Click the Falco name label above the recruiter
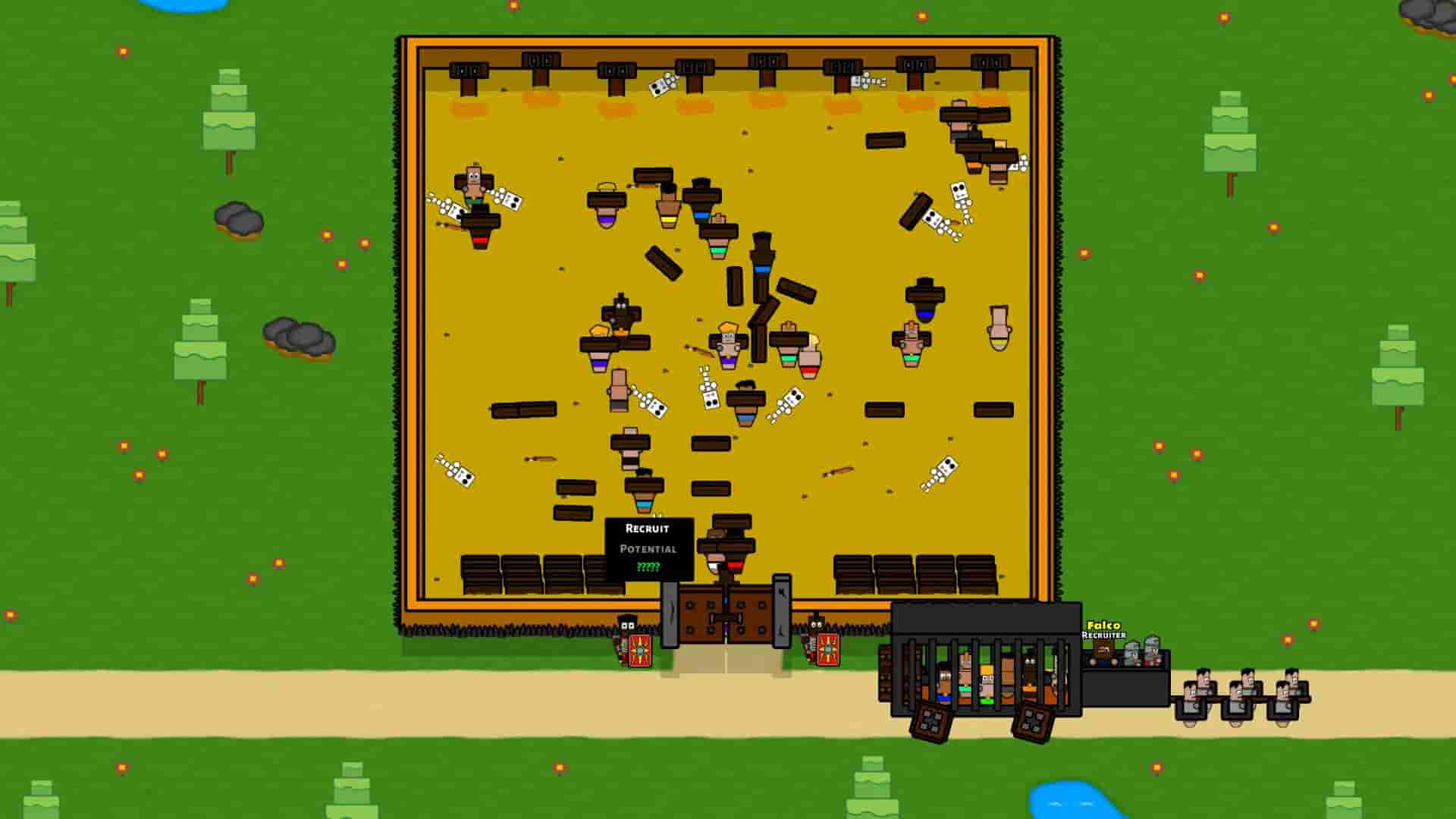The height and width of the screenshot is (819, 1456). 1103,625
